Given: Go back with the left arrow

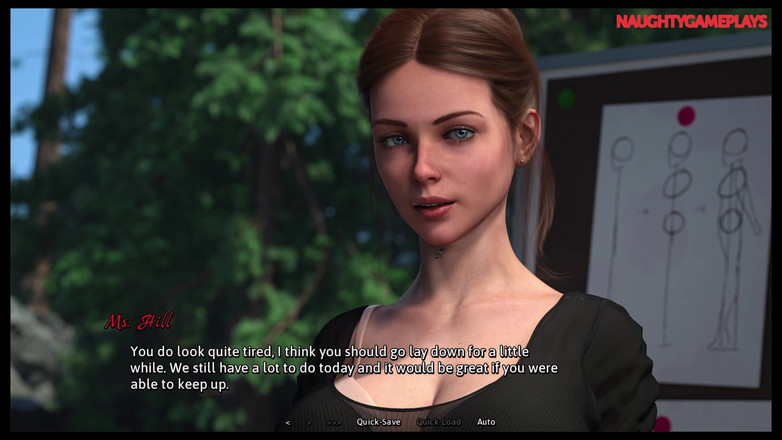Looking at the screenshot, I should (x=288, y=422).
